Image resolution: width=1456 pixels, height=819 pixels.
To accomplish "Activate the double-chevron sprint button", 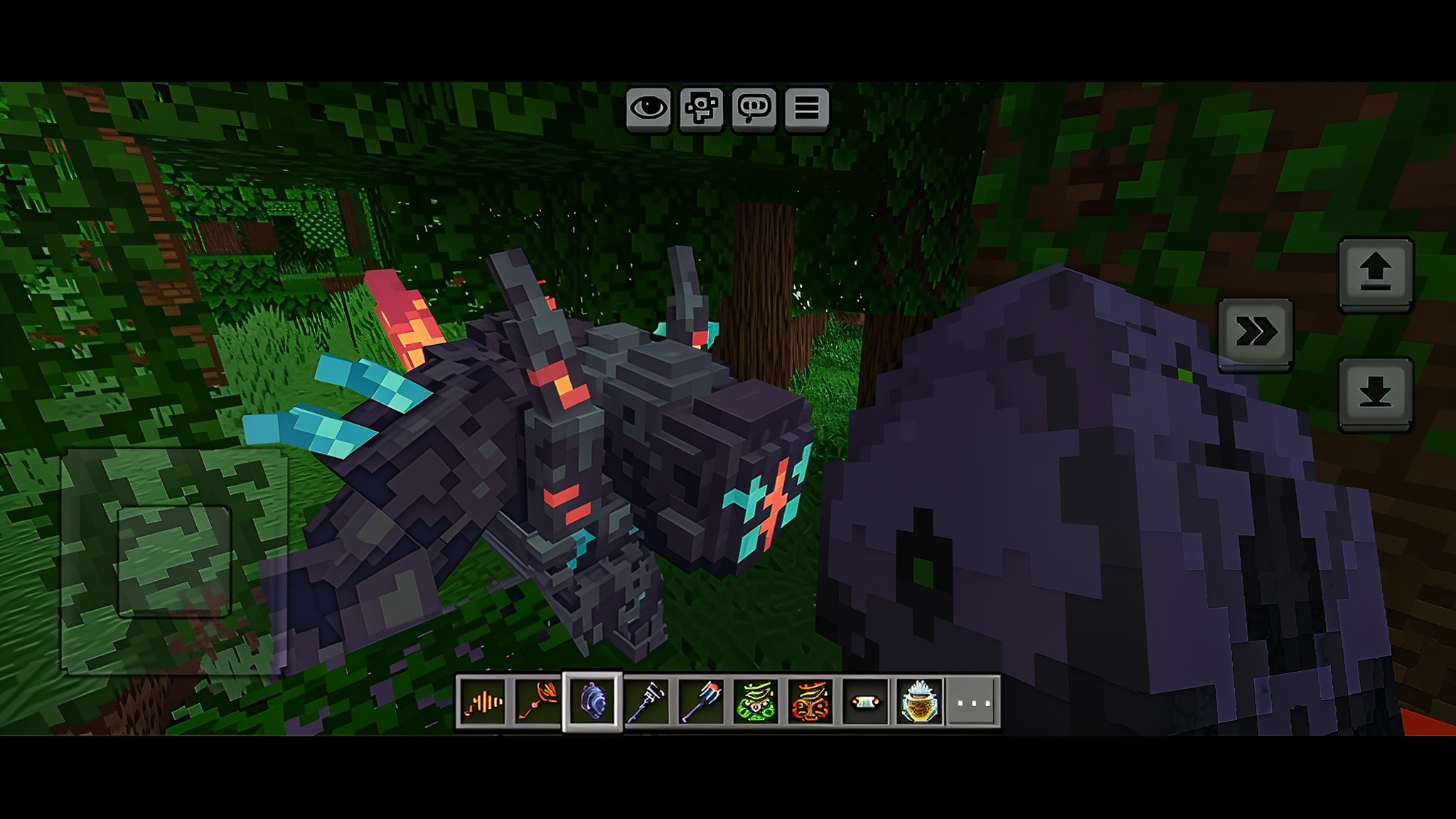I will point(1255,333).
